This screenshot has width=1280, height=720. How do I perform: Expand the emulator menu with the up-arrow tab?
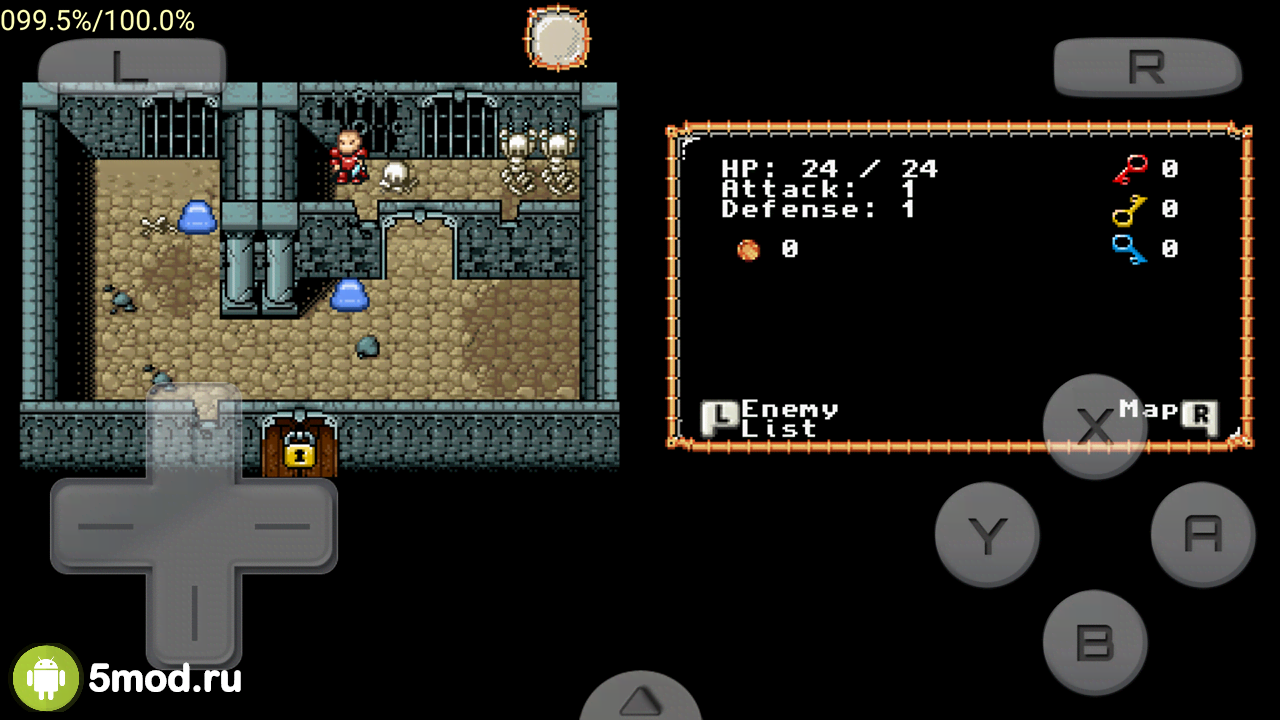pyautogui.click(x=640, y=699)
